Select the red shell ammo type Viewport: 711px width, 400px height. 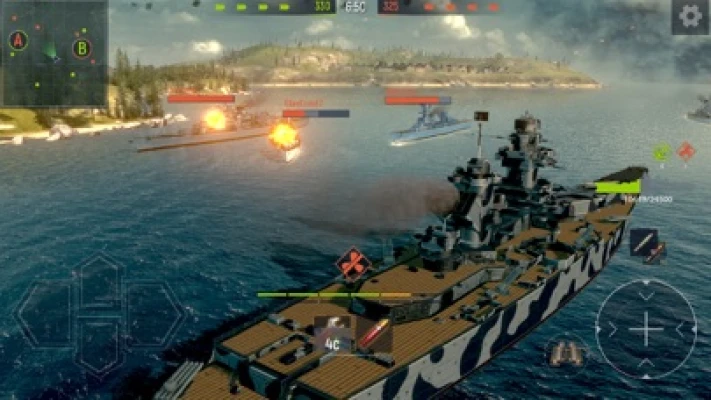pos(376,334)
